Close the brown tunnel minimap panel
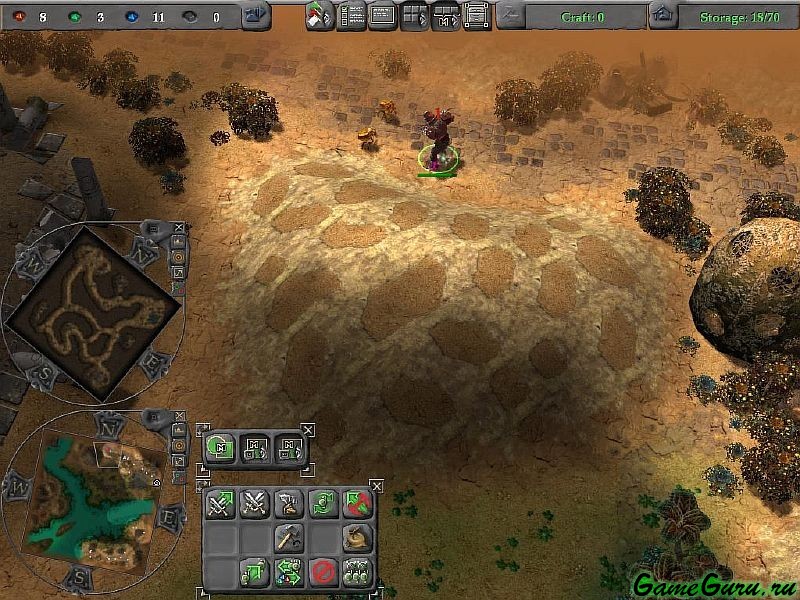 (x=178, y=228)
